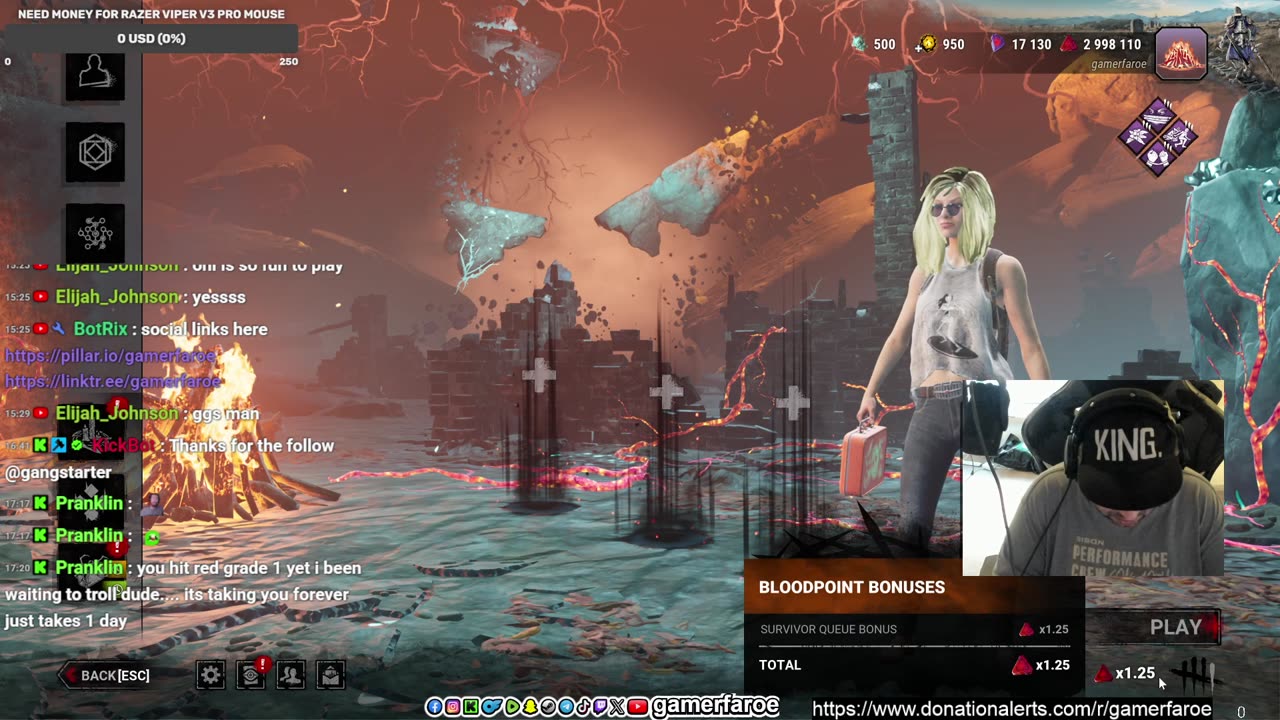Screen dimensions: 1280x720
Task: Open the gear settings menu
Action: pyautogui.click(x=210, y=675)
